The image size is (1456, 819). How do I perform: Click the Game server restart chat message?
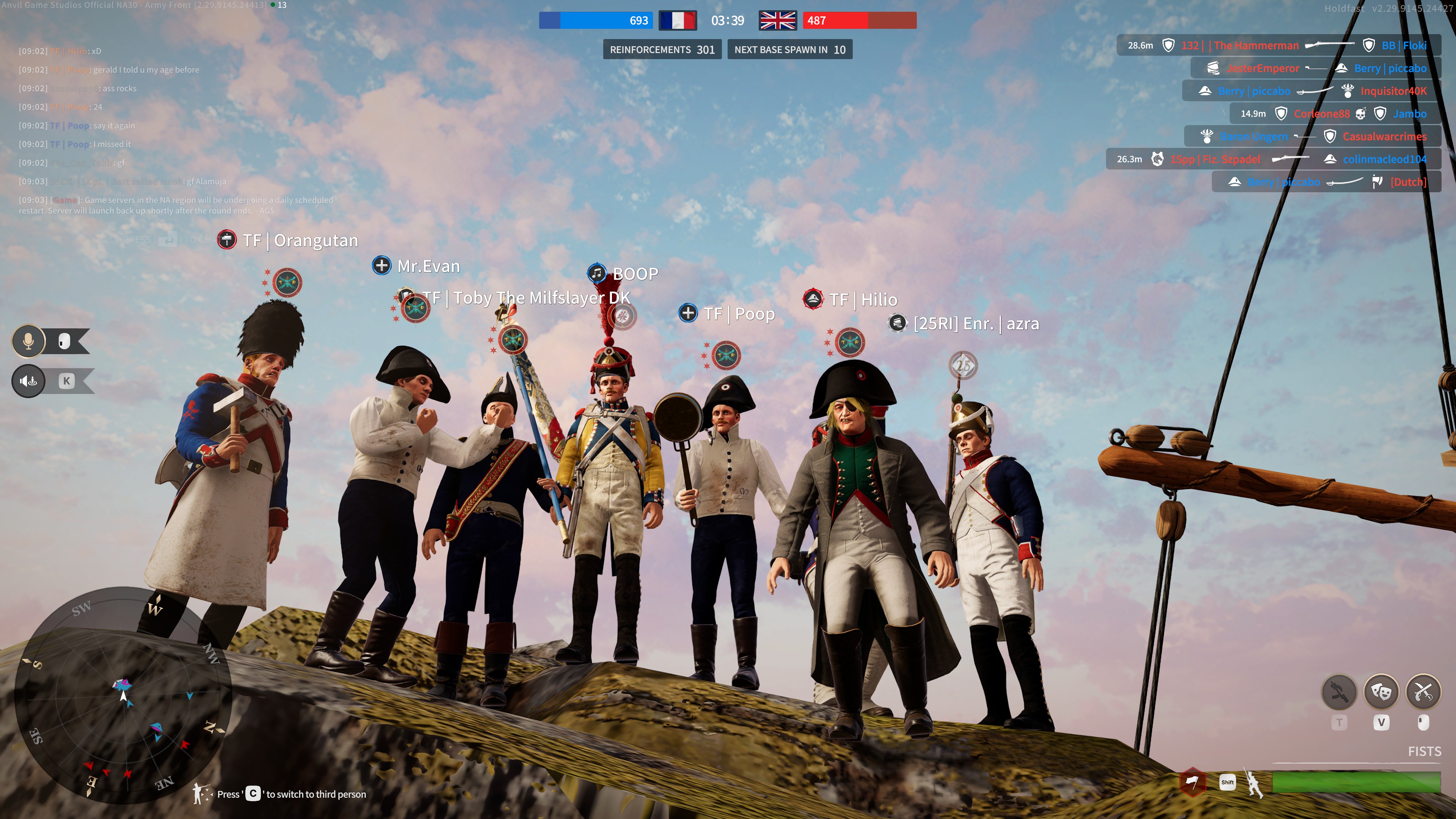[175, 205]
